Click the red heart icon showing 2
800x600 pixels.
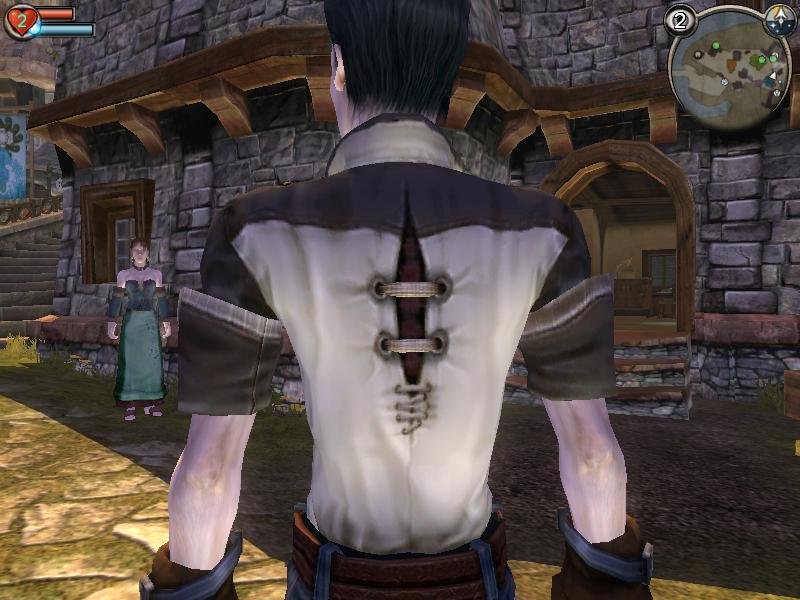pos(21,20)
